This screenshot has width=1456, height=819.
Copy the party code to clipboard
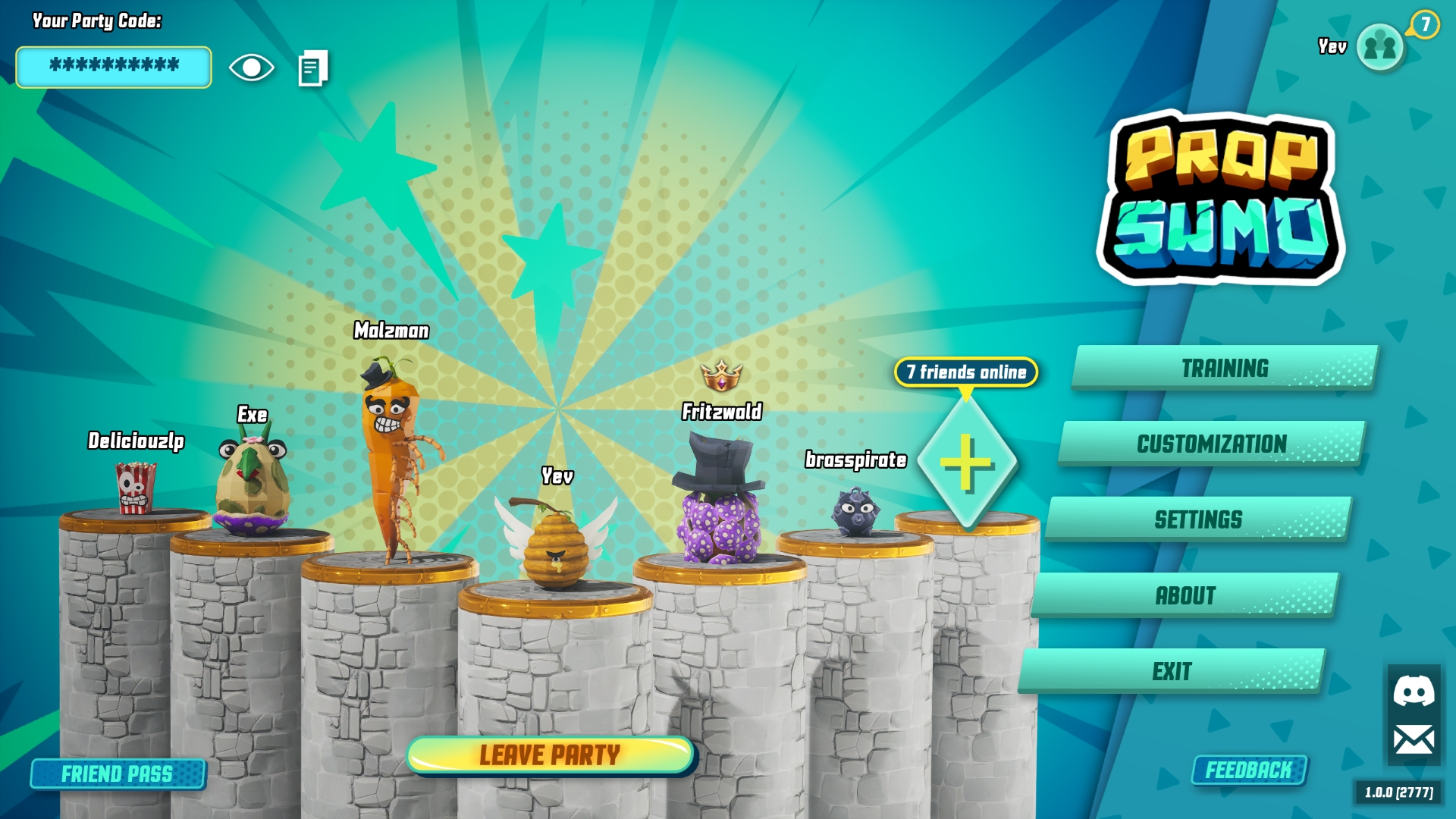point(313,68)
